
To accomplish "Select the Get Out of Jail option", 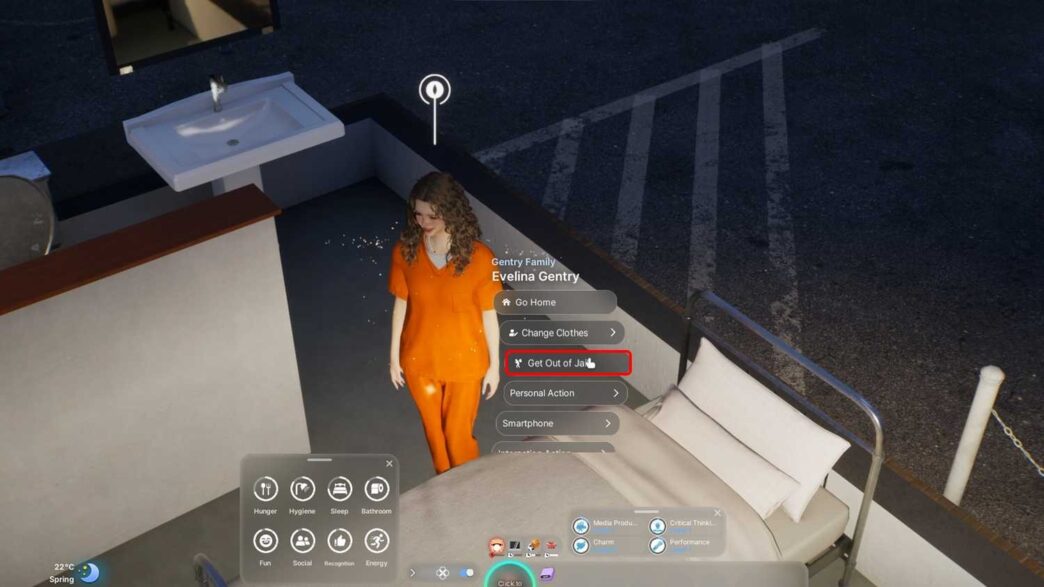I will (x=567, y=363).
